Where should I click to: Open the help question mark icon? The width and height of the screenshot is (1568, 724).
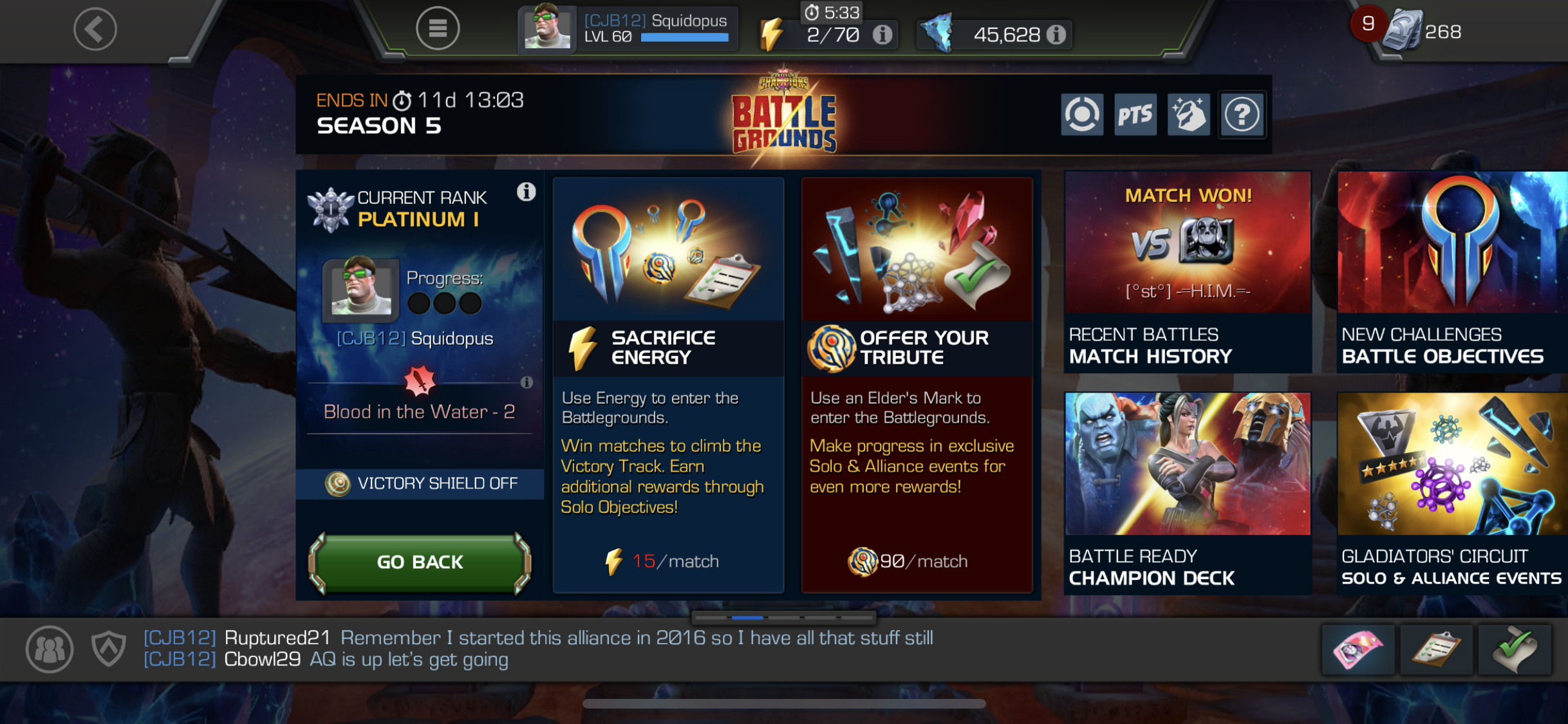pos(1242,115)
